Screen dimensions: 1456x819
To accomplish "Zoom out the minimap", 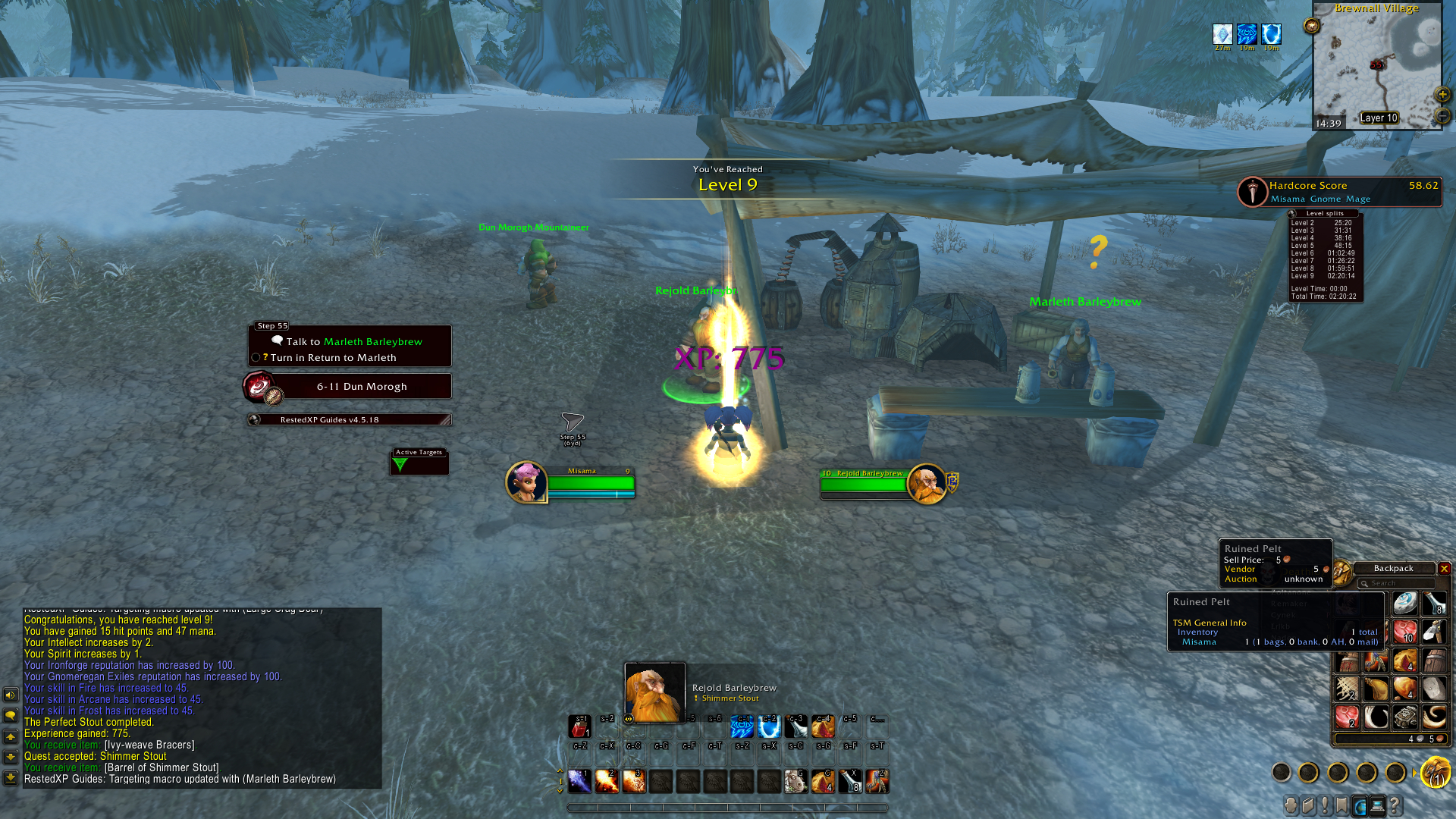I will pos(1442,116).
